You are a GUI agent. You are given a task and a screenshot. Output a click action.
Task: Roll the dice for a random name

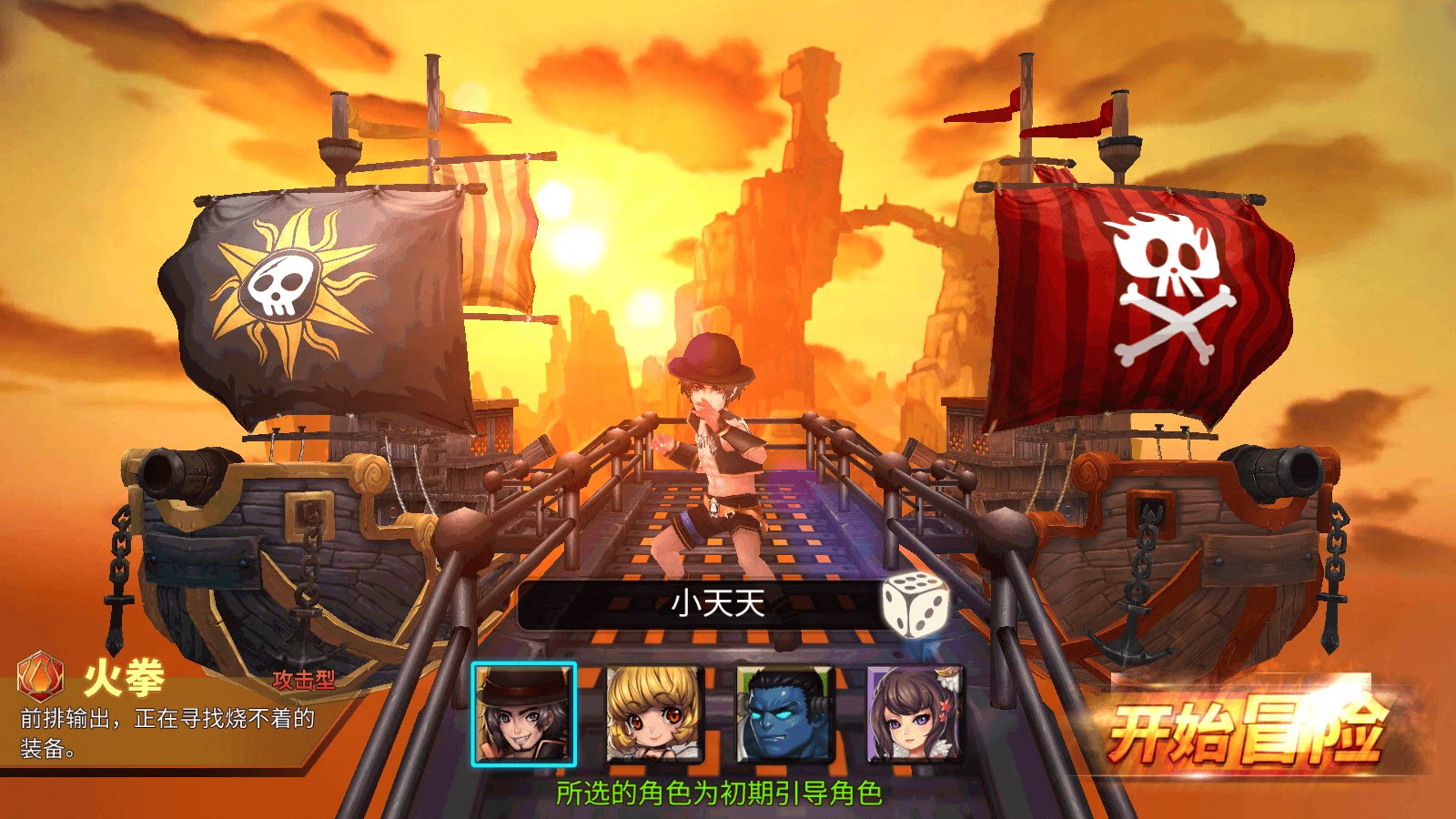[x=915, y=604]
